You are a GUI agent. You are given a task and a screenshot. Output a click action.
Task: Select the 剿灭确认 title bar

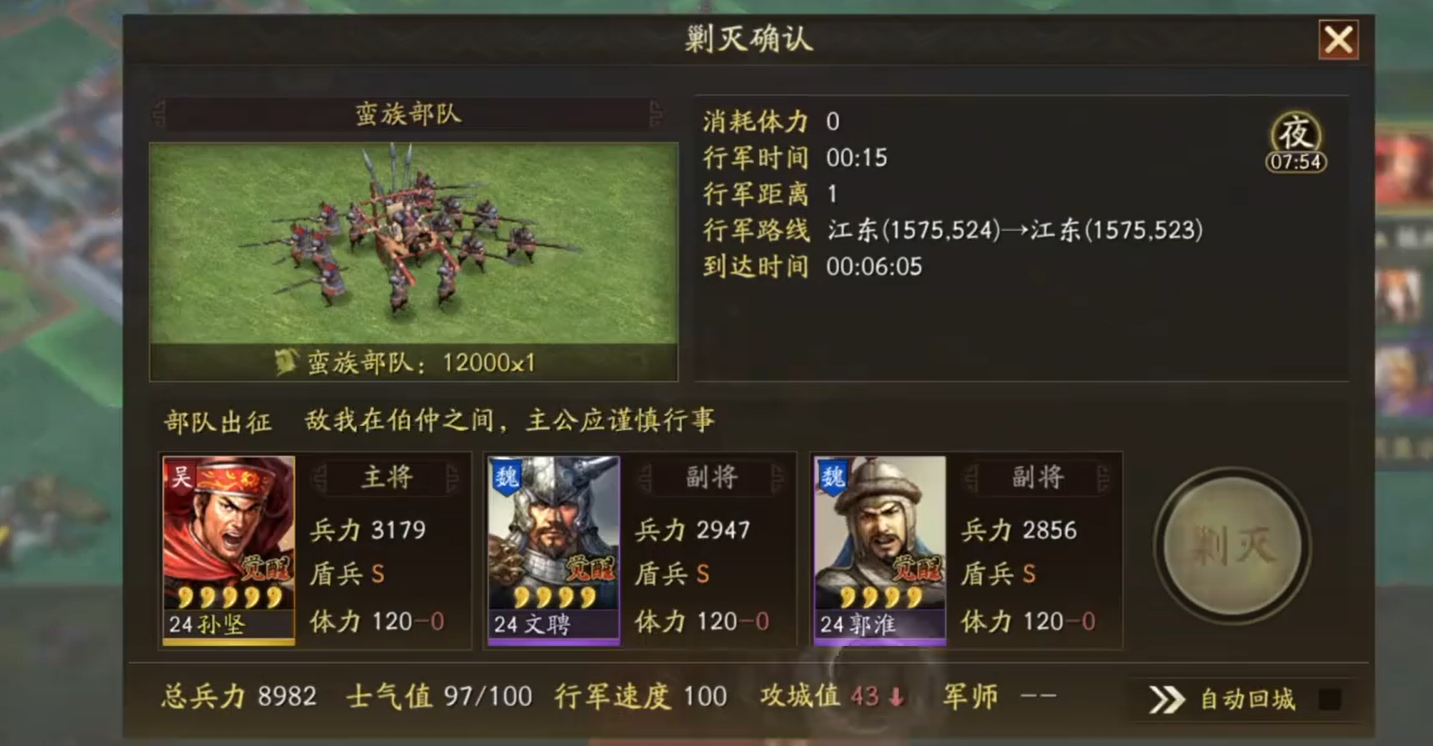click(x=752, y=40)
